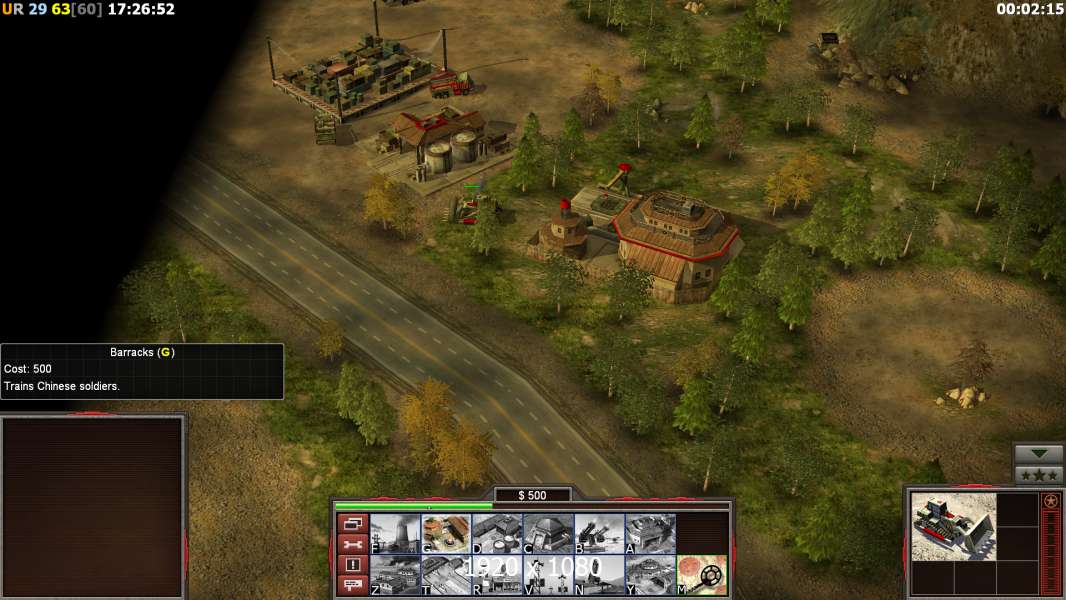This screenshot has width=1066, height=600.
Task: Pick the Gattling Cannon build icon (B)
Action: 599,534
